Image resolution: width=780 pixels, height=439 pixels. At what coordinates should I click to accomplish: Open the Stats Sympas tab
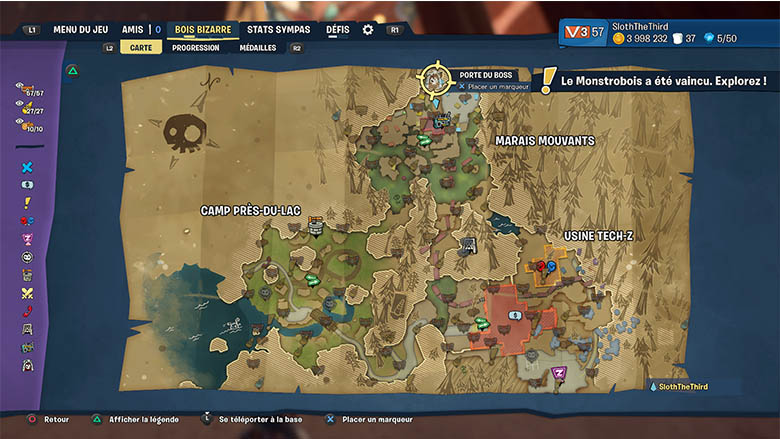(x=278, y=29)
